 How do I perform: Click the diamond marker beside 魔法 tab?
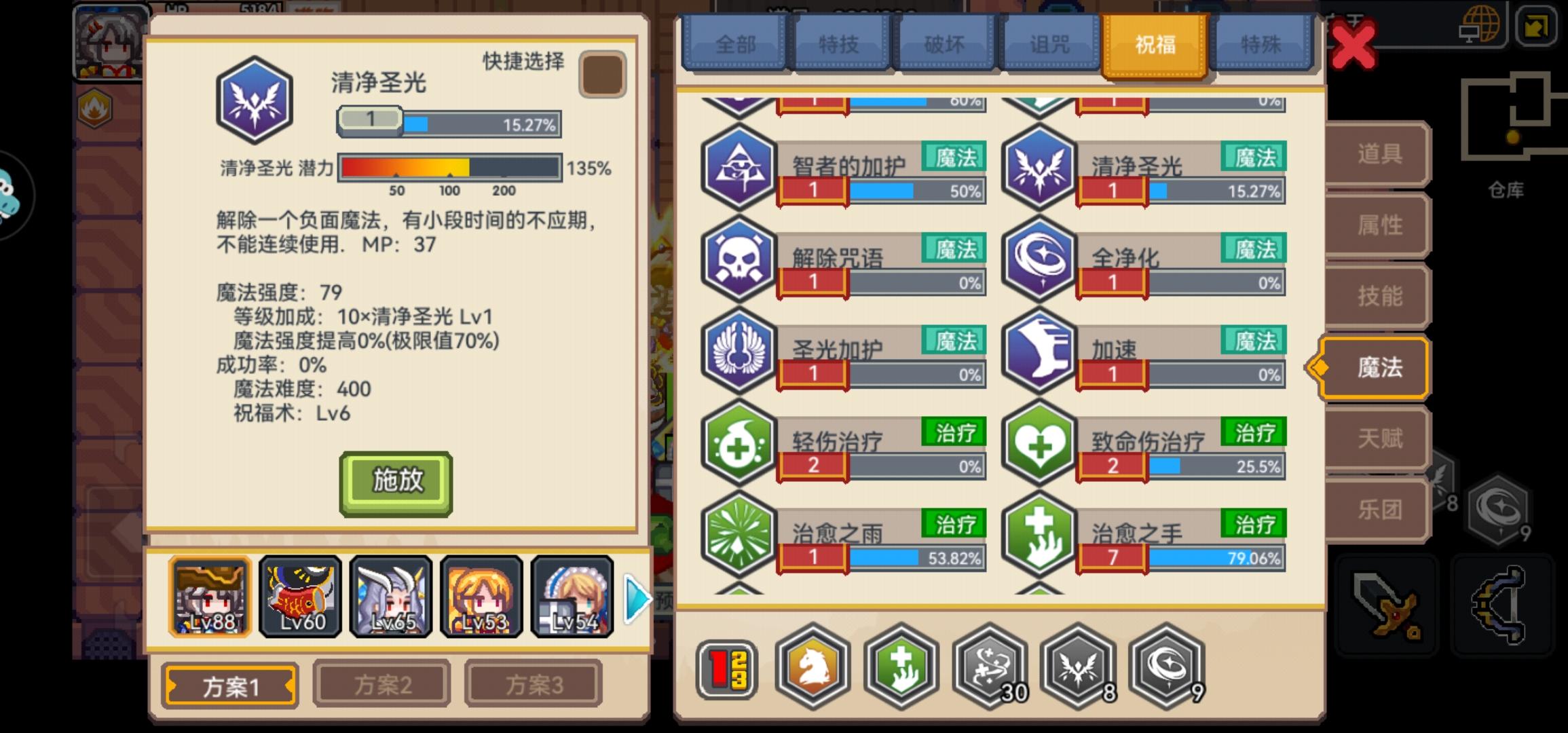coord(1320,366)
